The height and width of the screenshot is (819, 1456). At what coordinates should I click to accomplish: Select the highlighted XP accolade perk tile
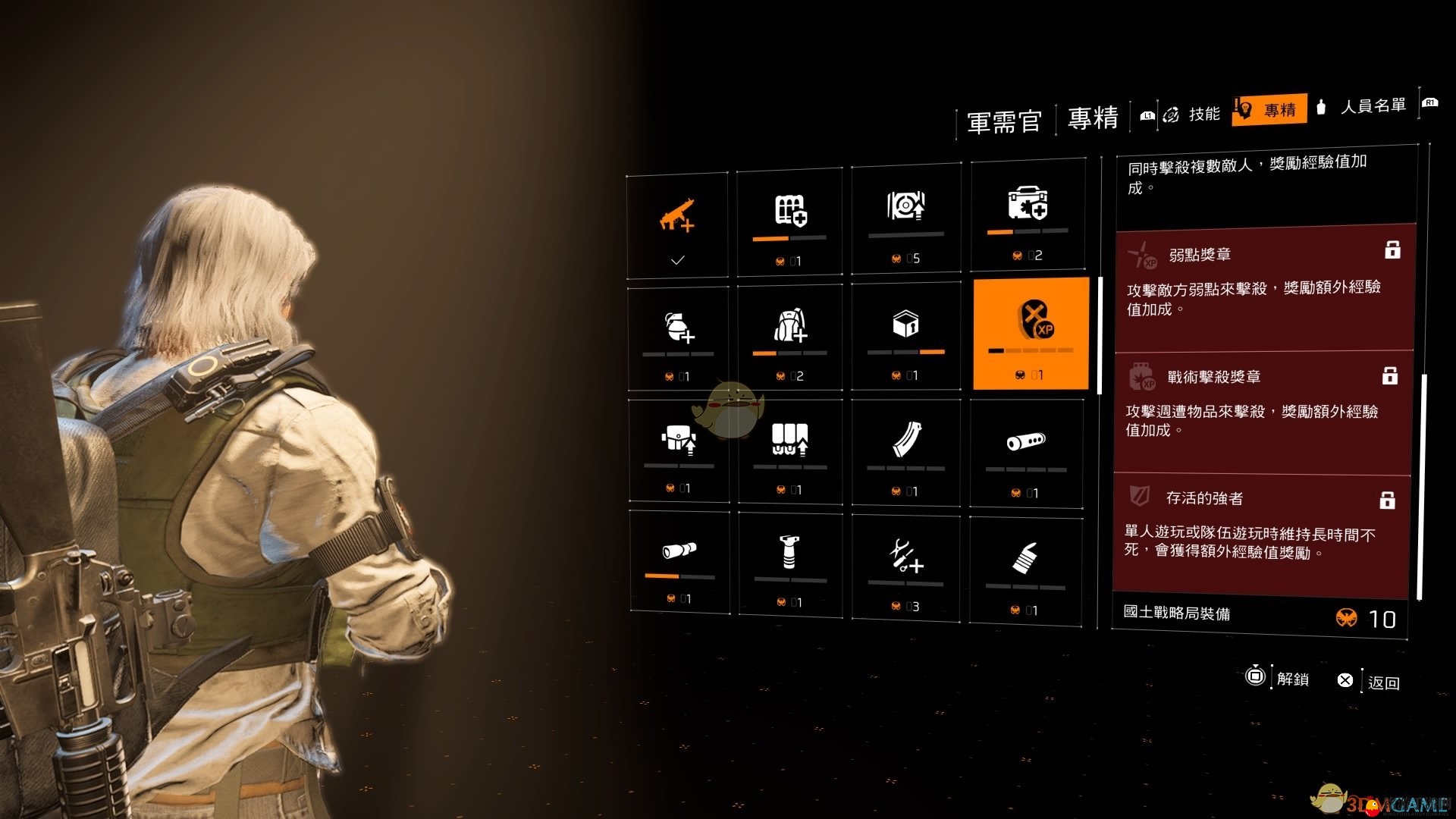1031,334
